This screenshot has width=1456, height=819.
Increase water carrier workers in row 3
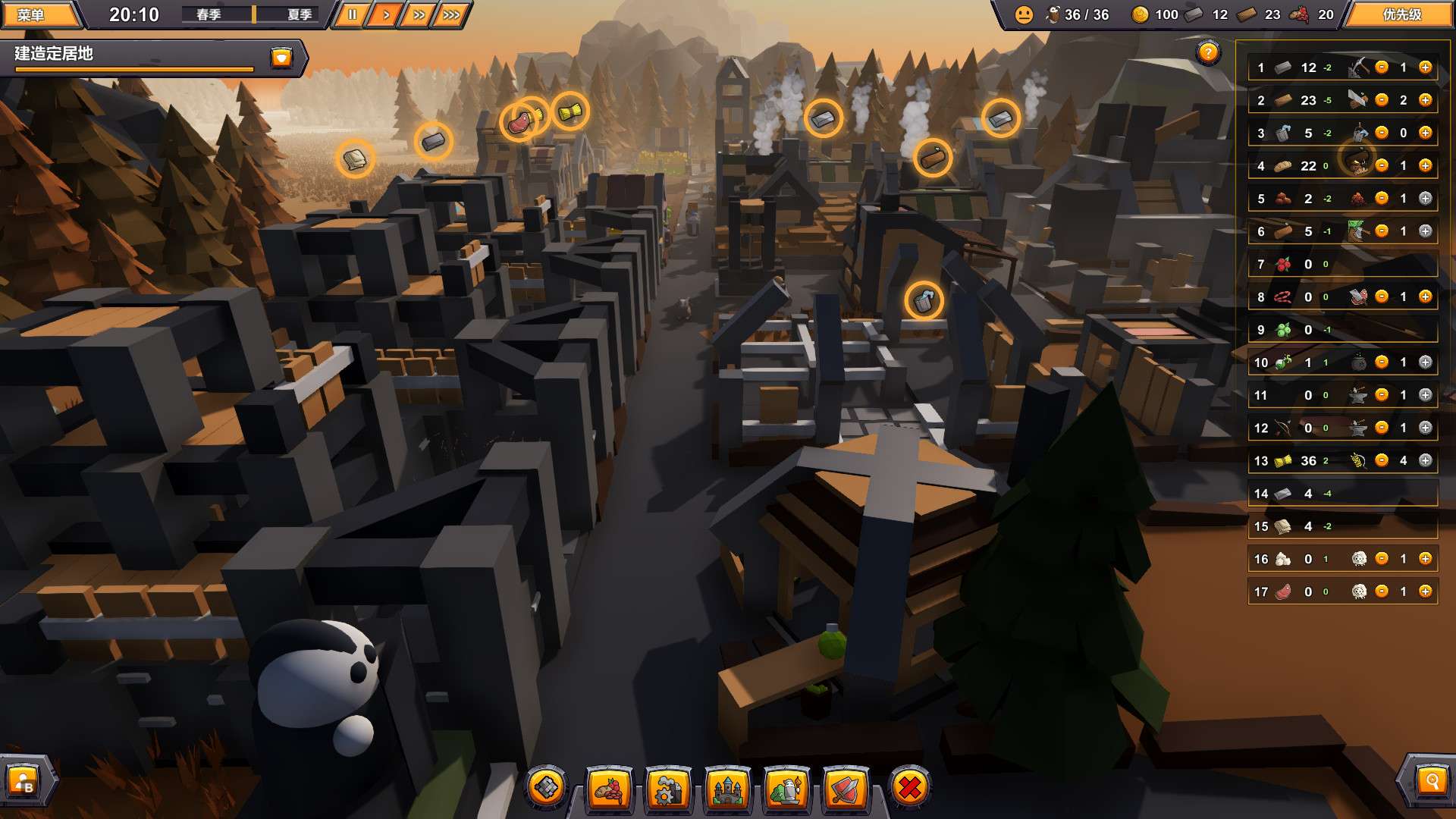pos(1425,133)
